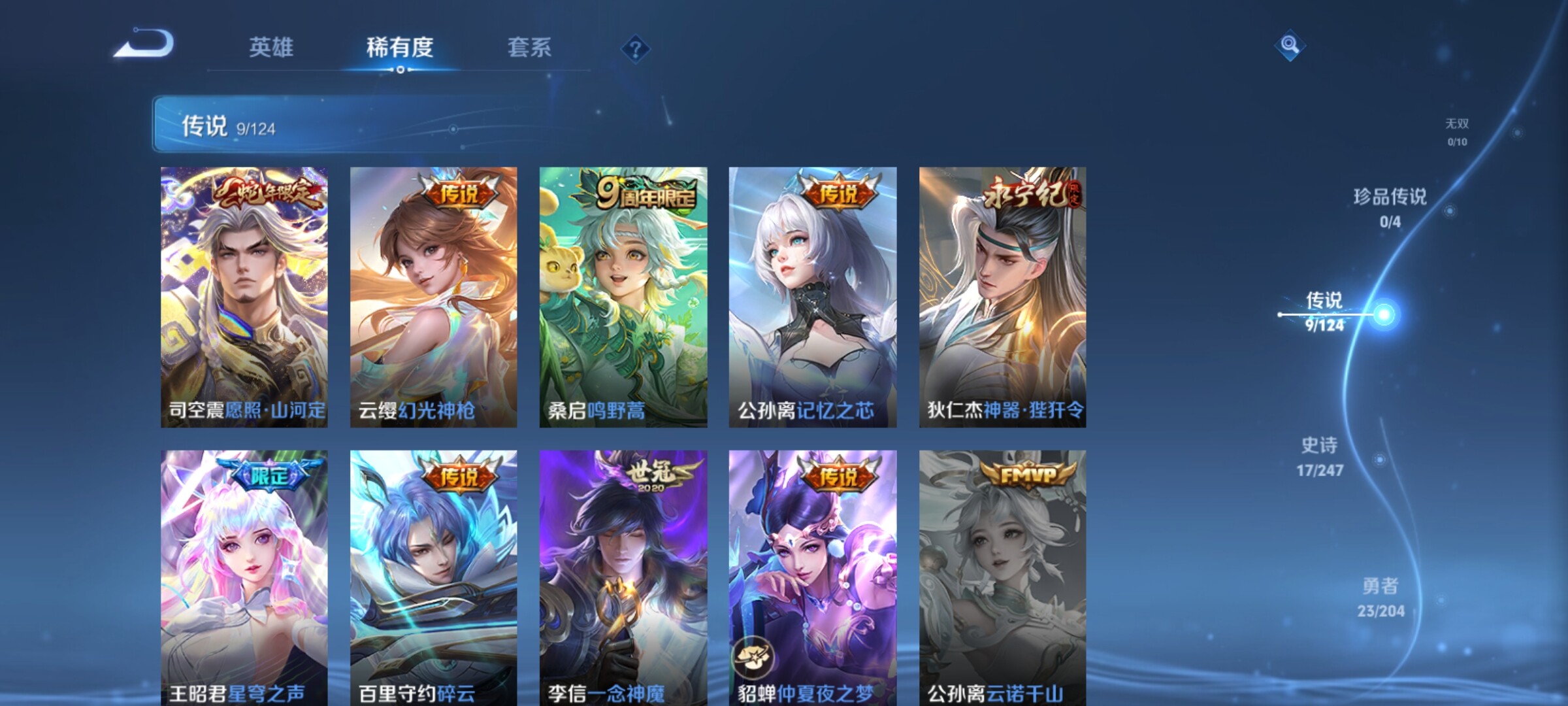Jump to the 无双 rarity tier

coord(1457,131)
